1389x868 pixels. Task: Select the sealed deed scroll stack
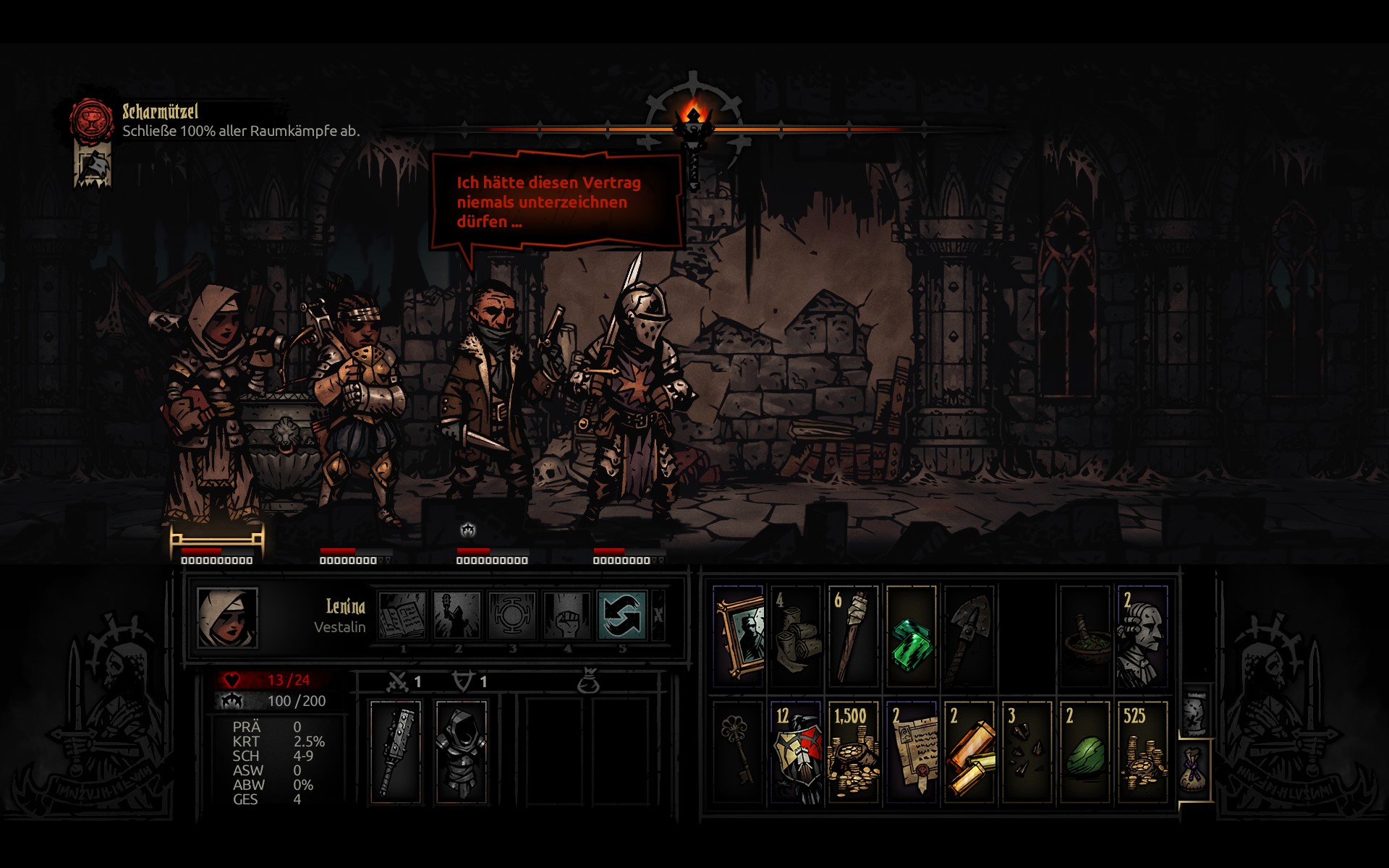click(x=912, y=751)
